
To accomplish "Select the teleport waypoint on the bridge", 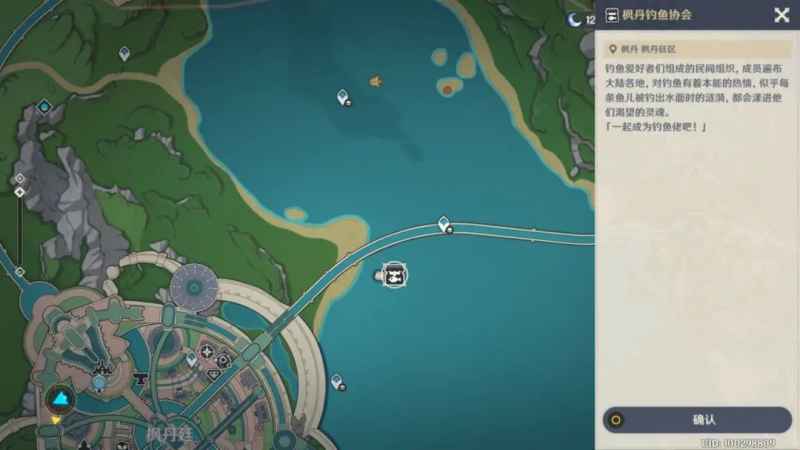I will [444, 224].
